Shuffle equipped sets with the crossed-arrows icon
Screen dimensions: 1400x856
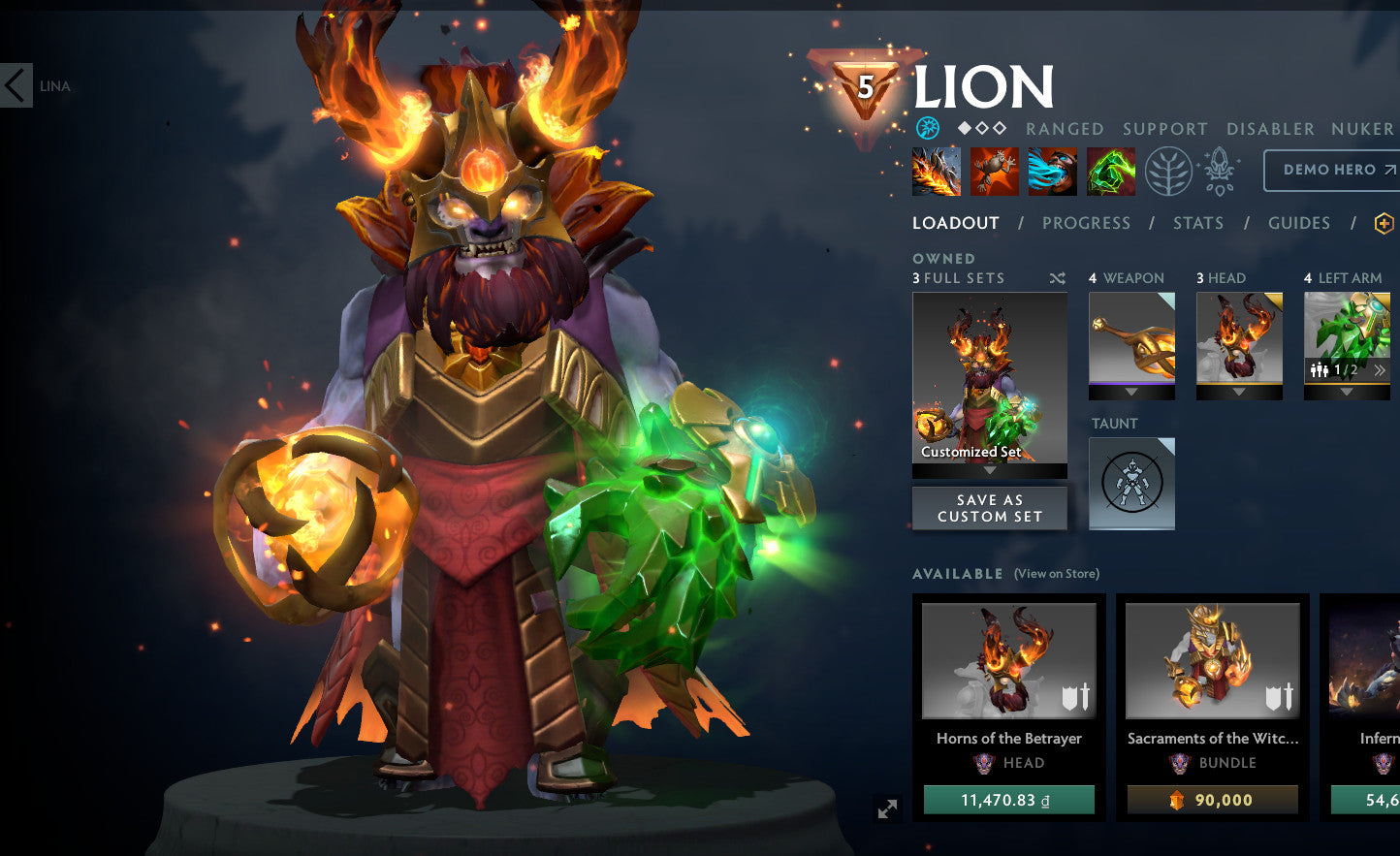[1056, 277]
